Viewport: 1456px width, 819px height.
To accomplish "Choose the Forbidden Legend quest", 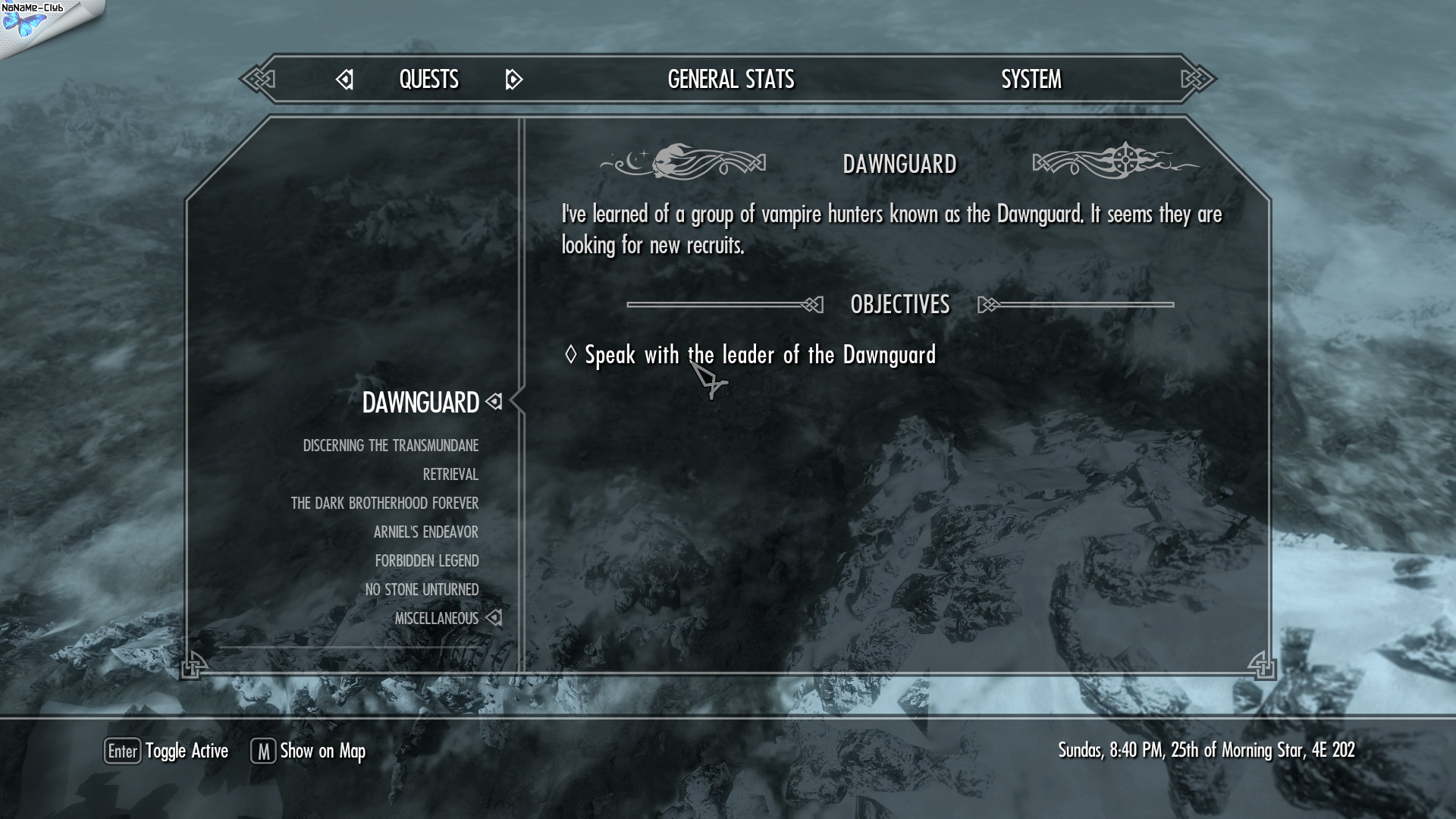I will [x=426, y=561].
